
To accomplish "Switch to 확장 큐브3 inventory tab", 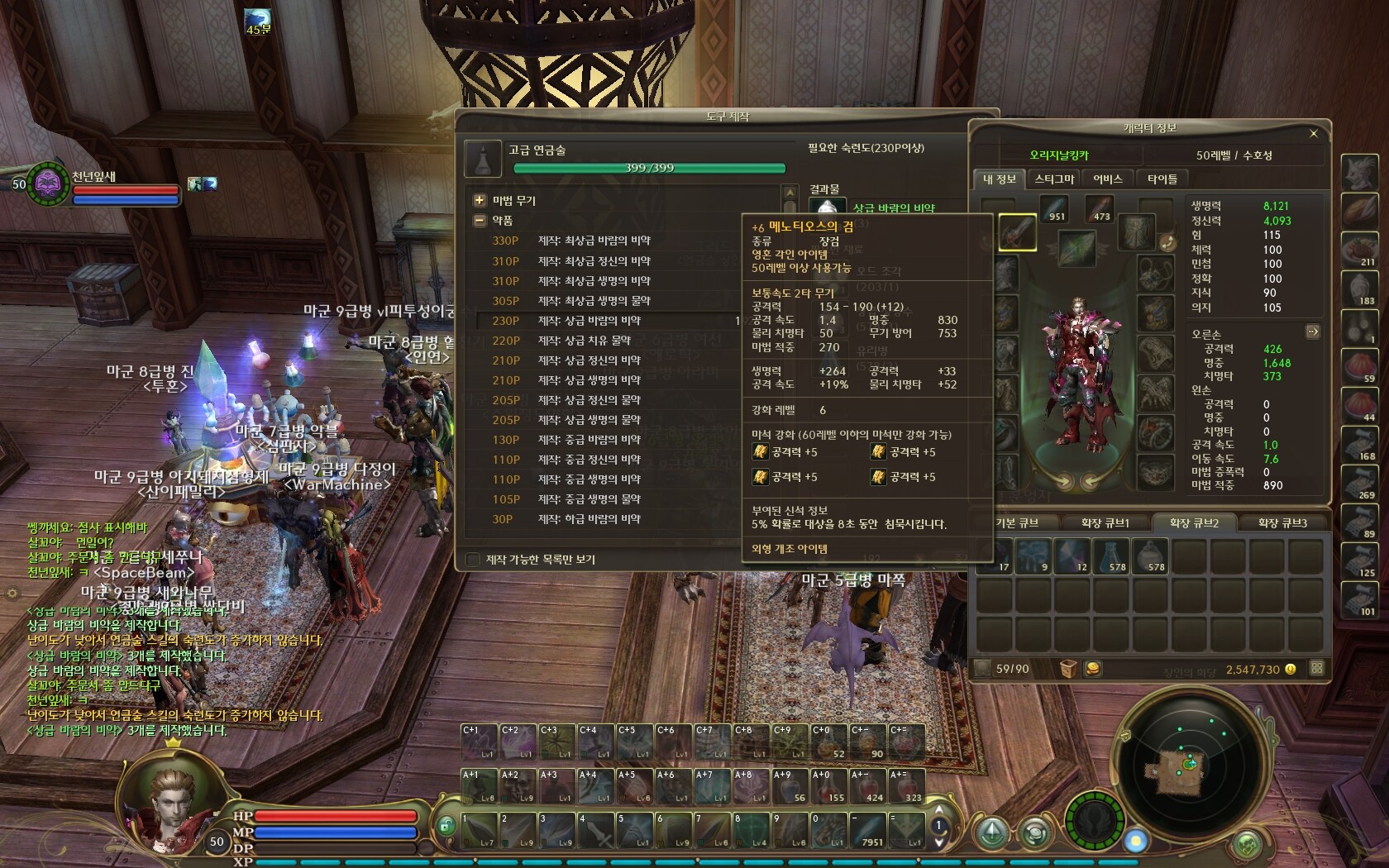I will [1282, 523].
